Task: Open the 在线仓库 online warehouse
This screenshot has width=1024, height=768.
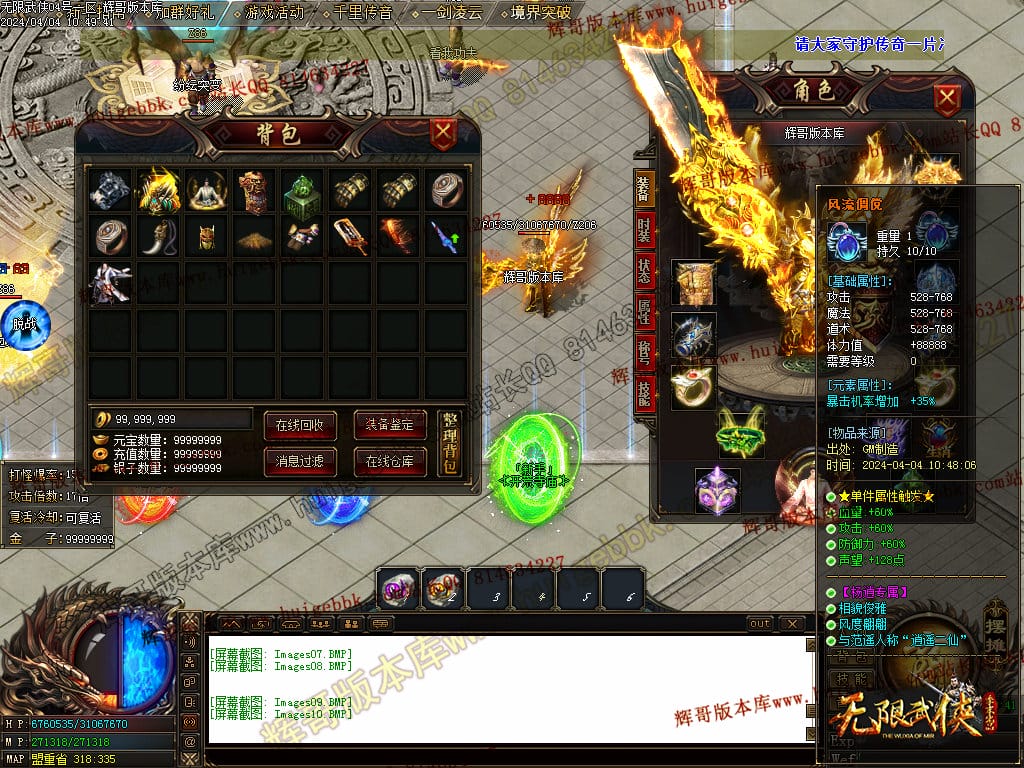Action: [x=389, y=461]
